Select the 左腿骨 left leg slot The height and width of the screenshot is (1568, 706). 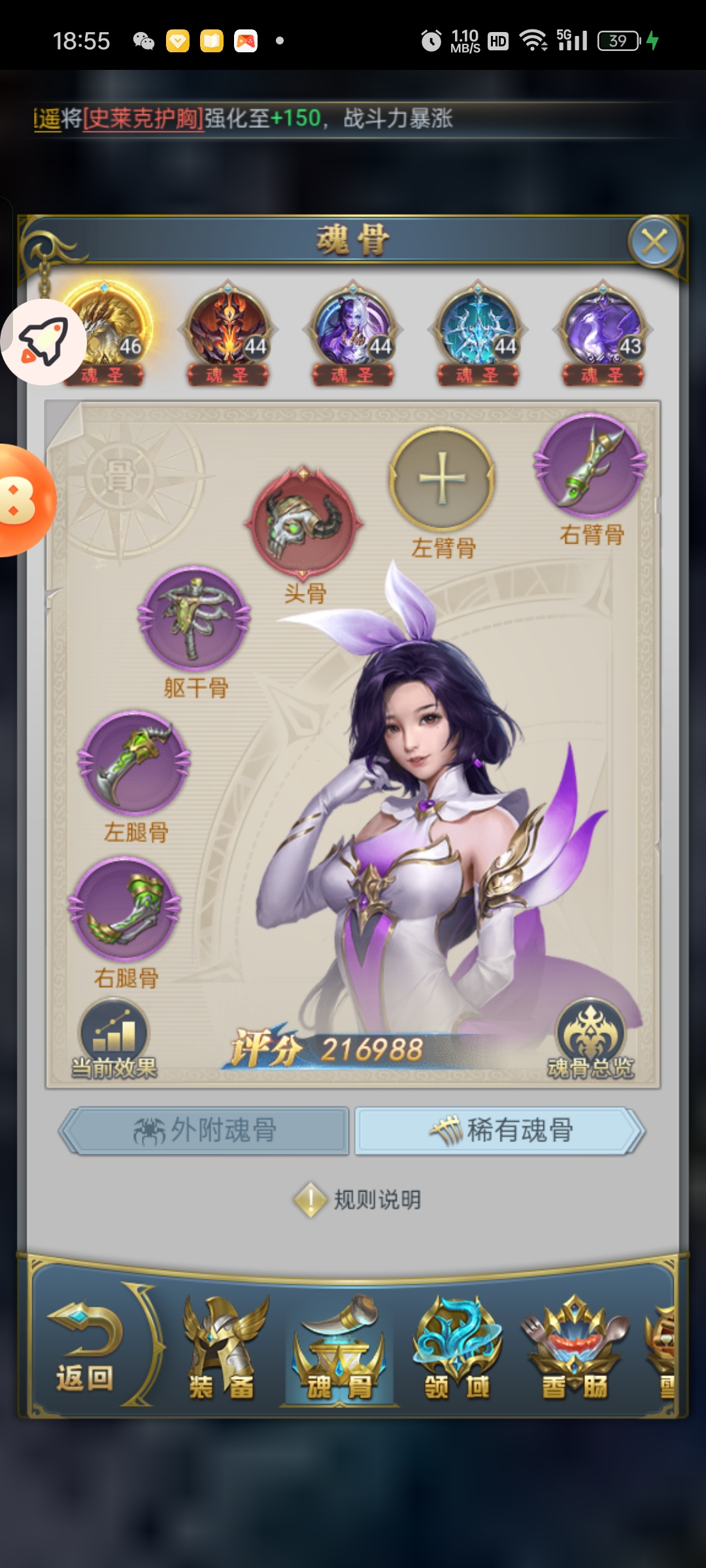point(135,762)
